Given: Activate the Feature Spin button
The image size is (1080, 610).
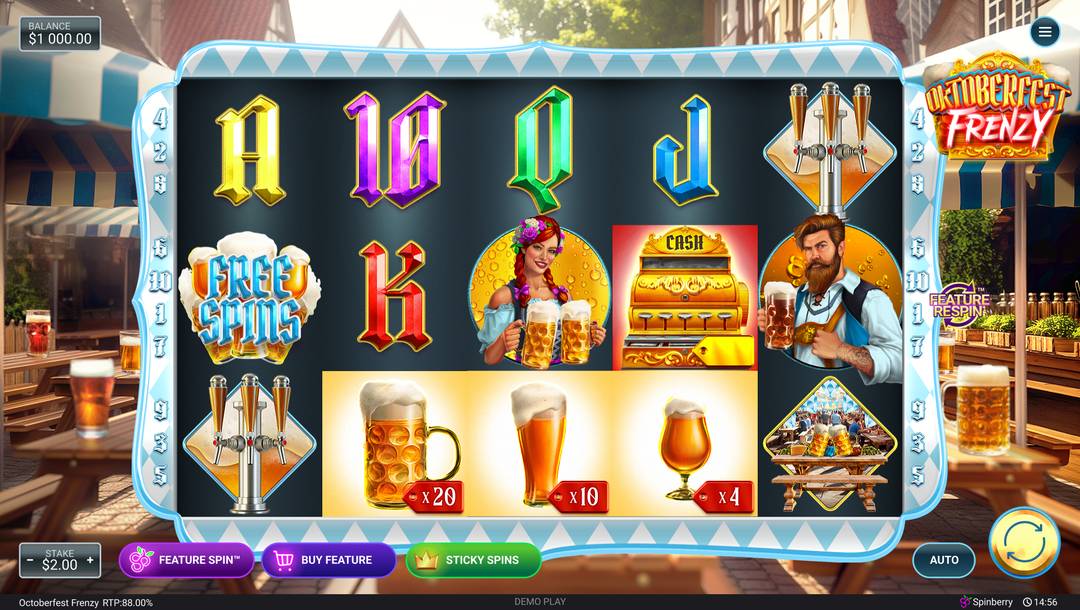Looking at the screenshot, I should [x=186, y=560].
